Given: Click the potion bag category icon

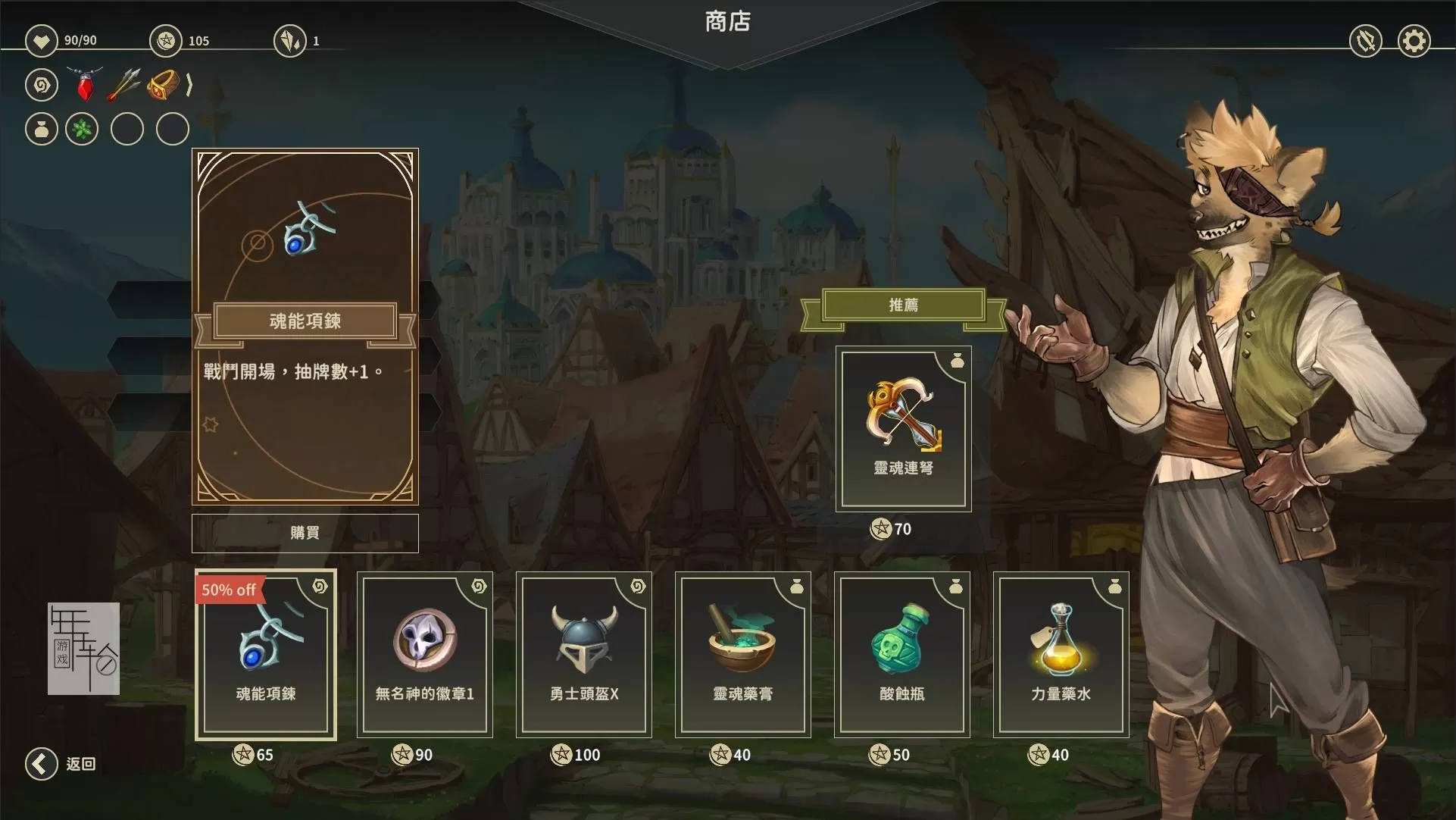Looking at the screenshot, I should pyautogui.click(x=42, y=129).
